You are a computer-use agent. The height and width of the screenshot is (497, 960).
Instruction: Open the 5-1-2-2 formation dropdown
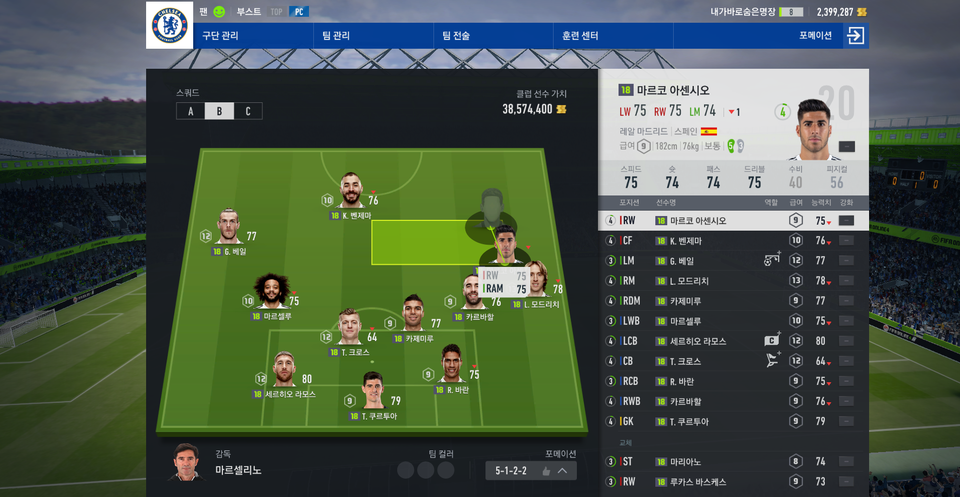[x=532, y=470]
